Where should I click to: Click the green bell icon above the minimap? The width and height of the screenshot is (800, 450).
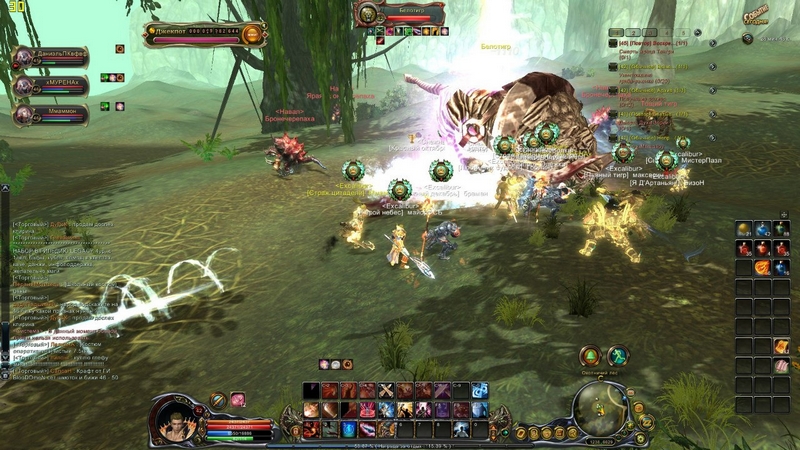592,356
